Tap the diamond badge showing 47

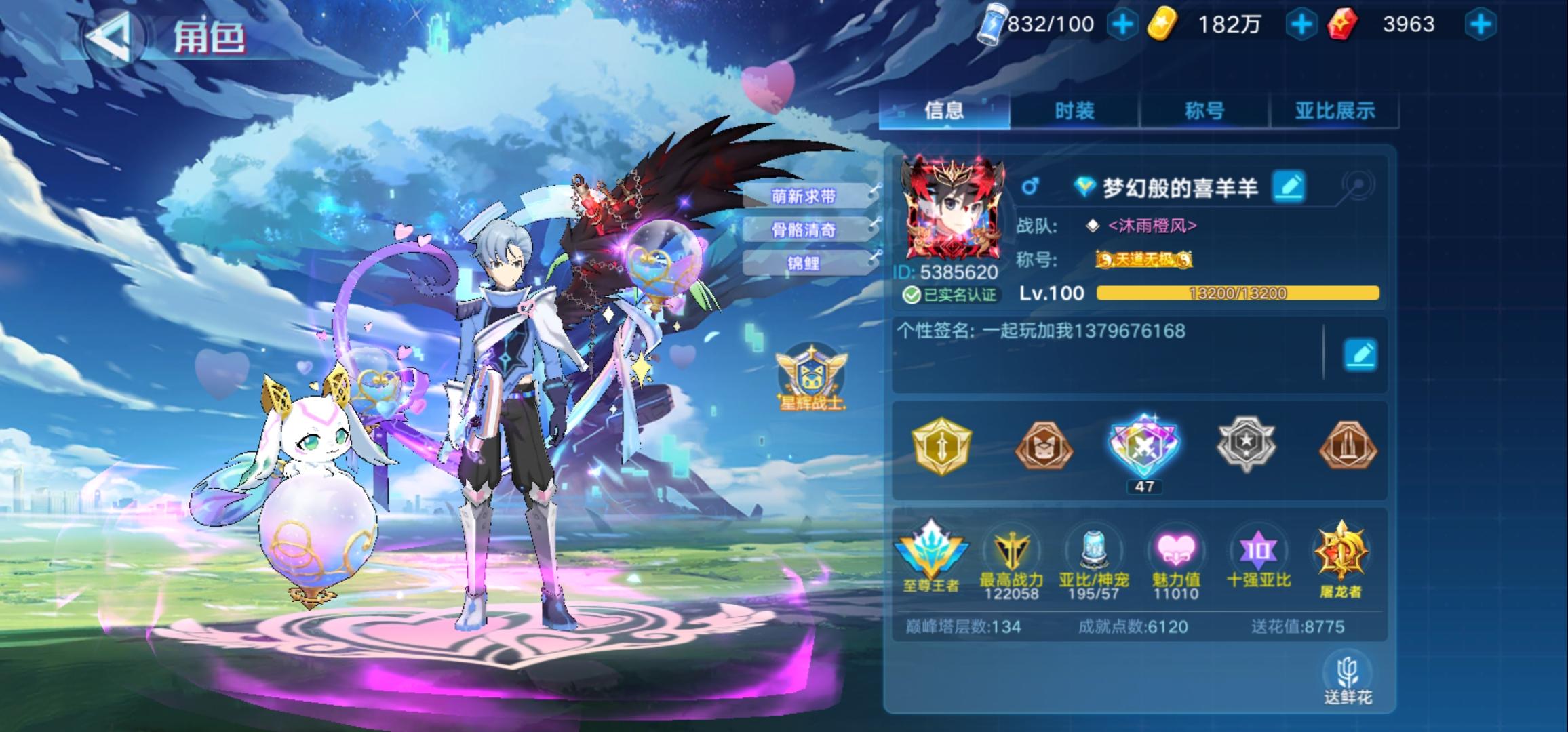1144,447
